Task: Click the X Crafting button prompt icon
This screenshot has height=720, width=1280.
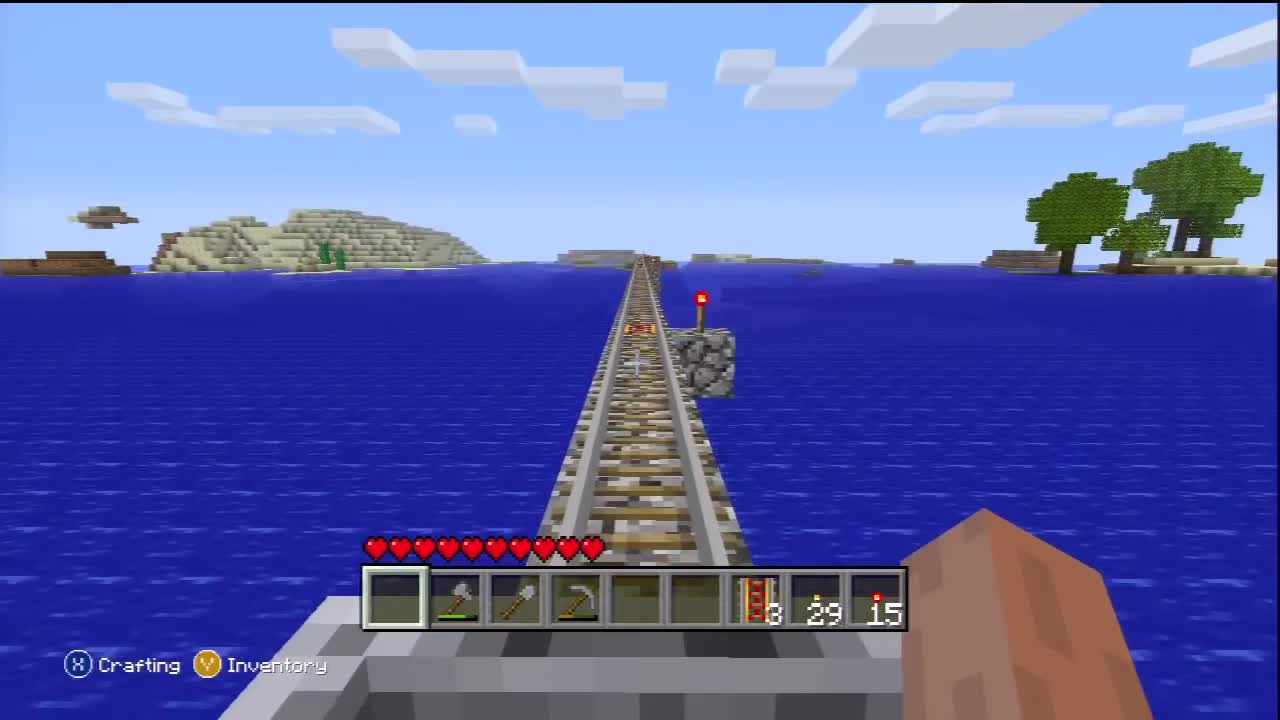Action: pyautogui.click(x=78, y=665)
